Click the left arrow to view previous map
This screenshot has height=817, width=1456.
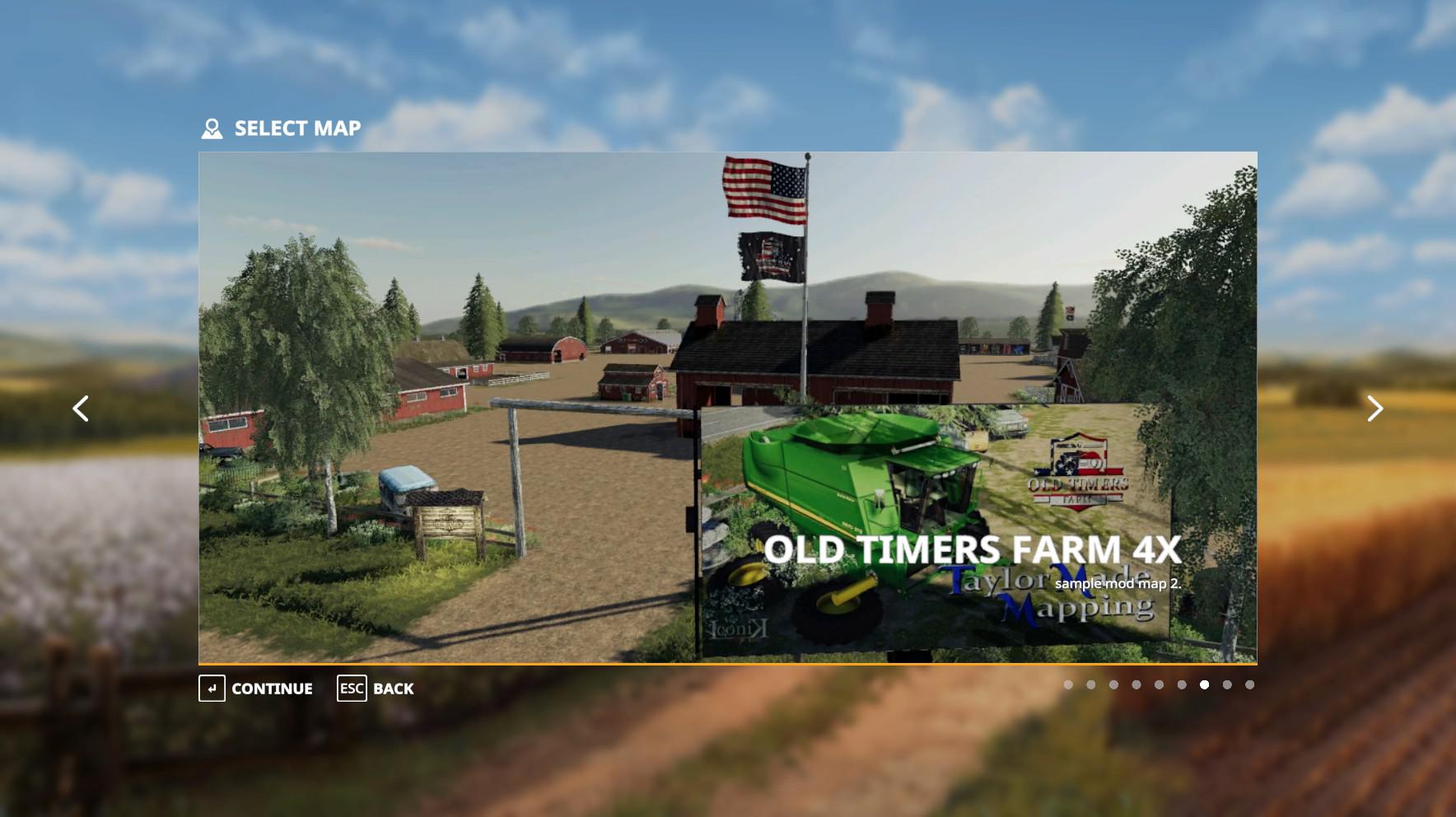(82, 408)
